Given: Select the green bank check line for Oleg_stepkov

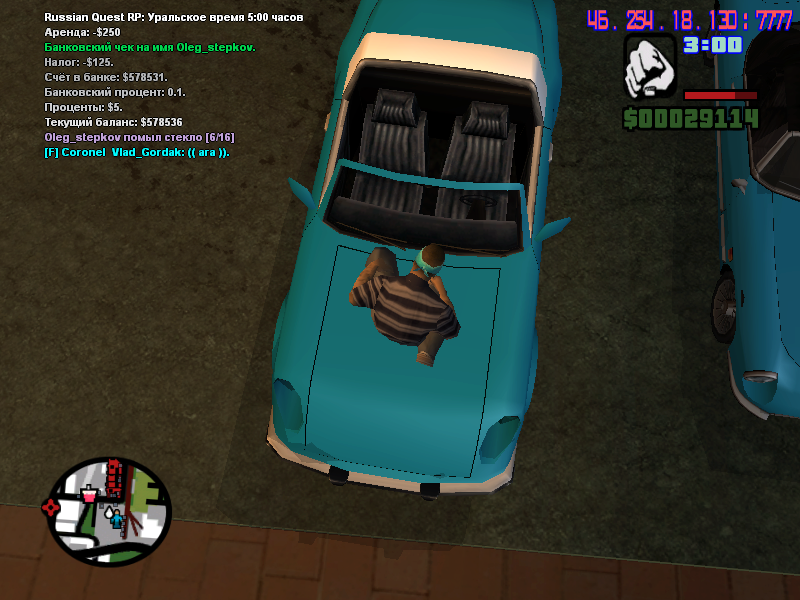Looking at the screenshot, I should coord(150,47).
